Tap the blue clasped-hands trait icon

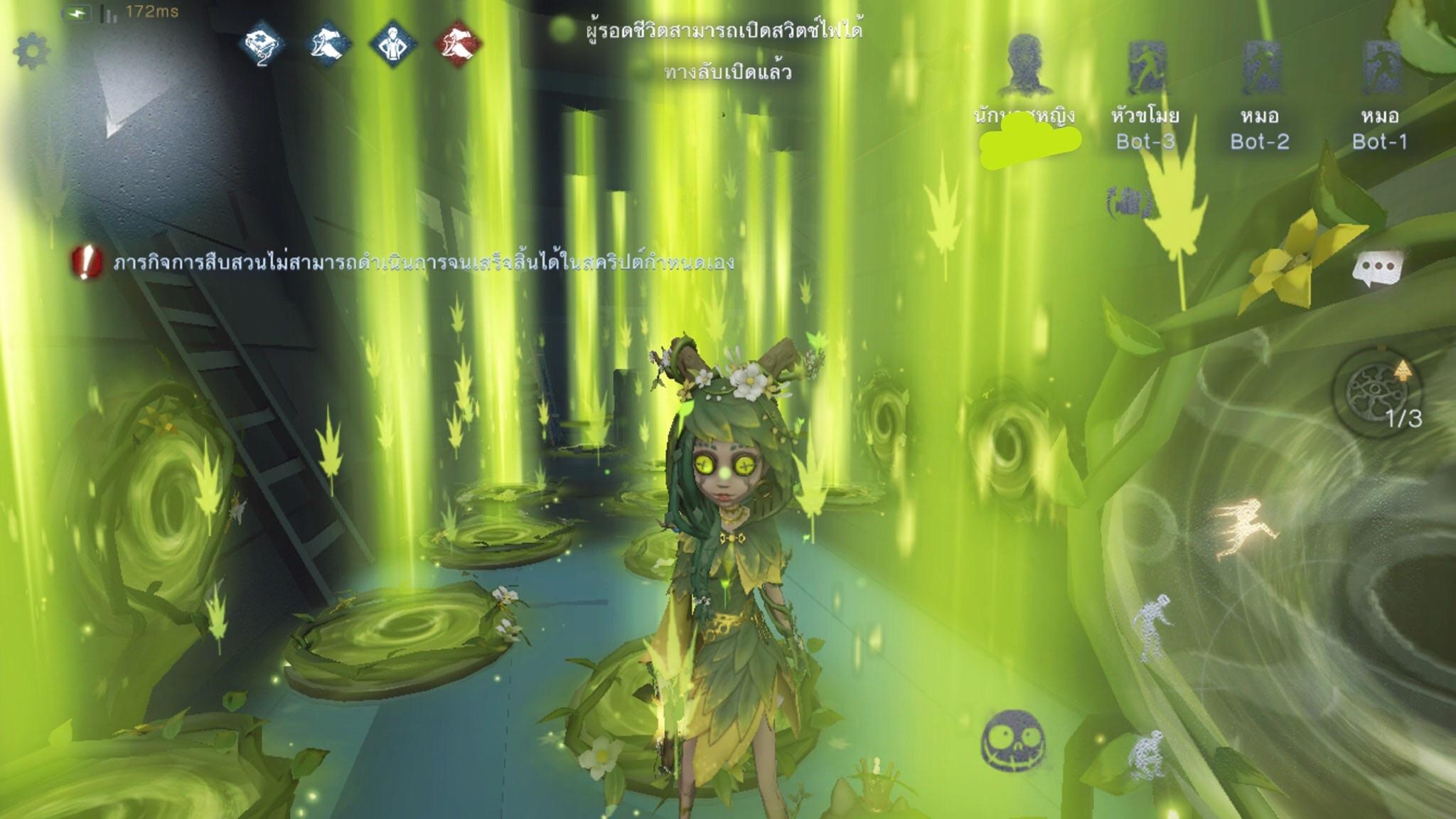(328, 44)
